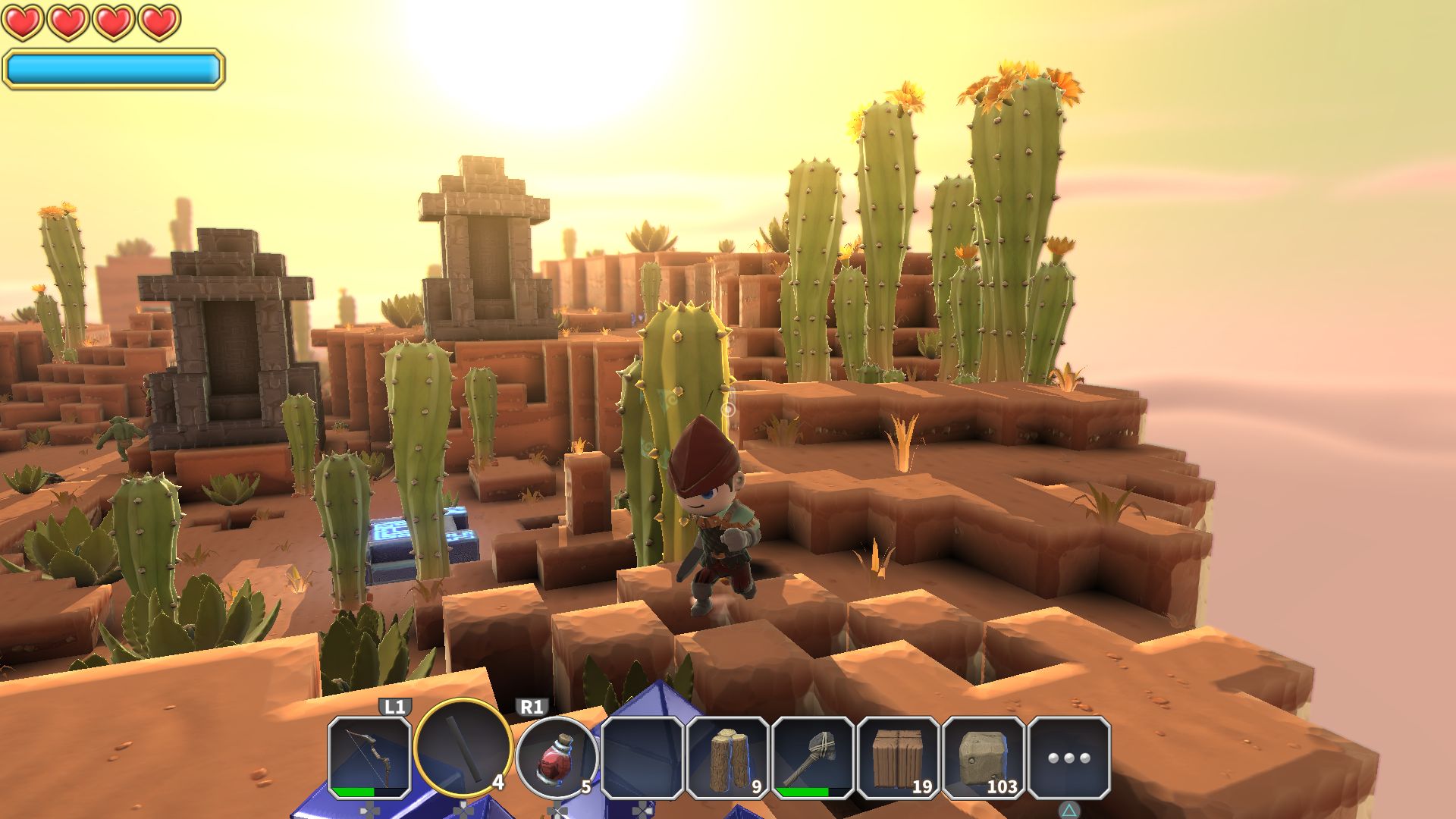The height and width of the screenshot is (819, 1456).
Task: Equip the stone axe tool
Action: (813, 758)
